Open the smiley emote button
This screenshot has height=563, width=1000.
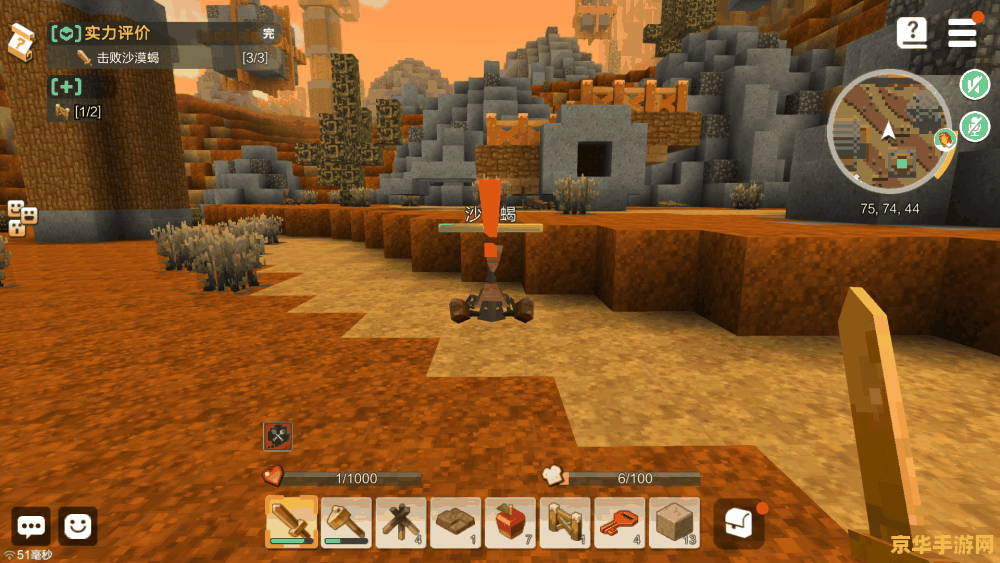click(x=78, y=526)
